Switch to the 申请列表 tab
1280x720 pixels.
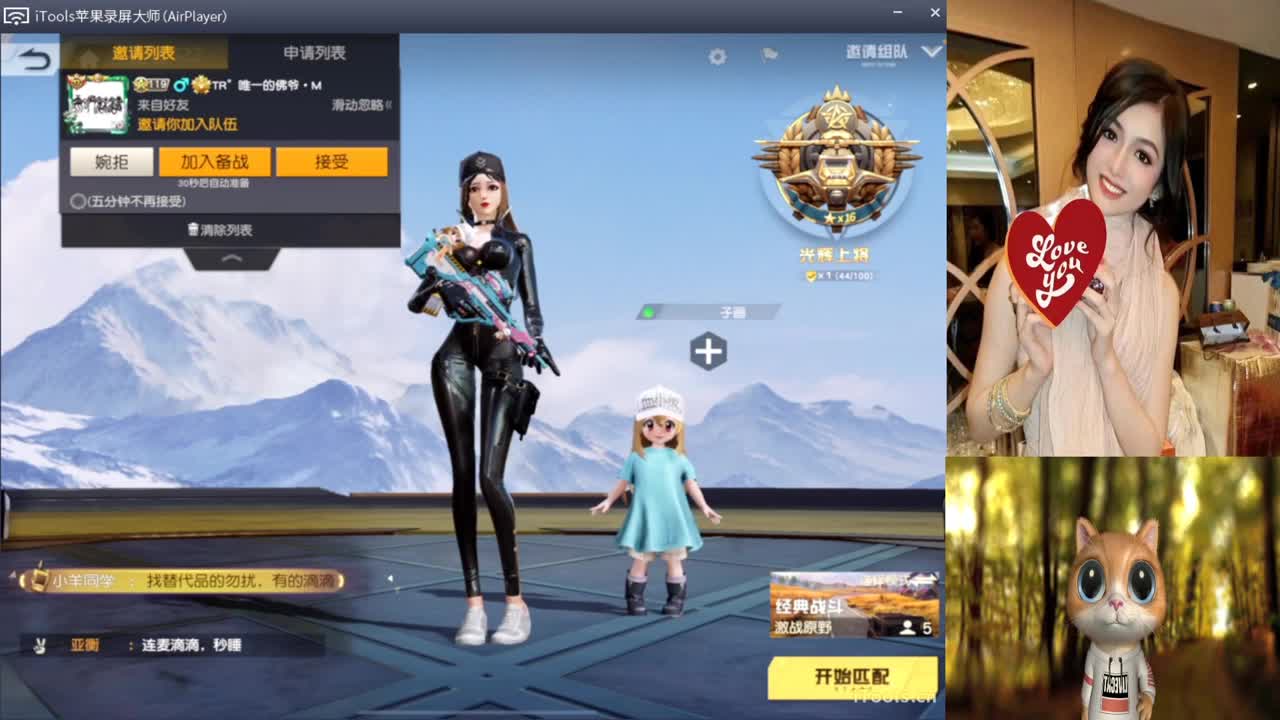point(317,50)
